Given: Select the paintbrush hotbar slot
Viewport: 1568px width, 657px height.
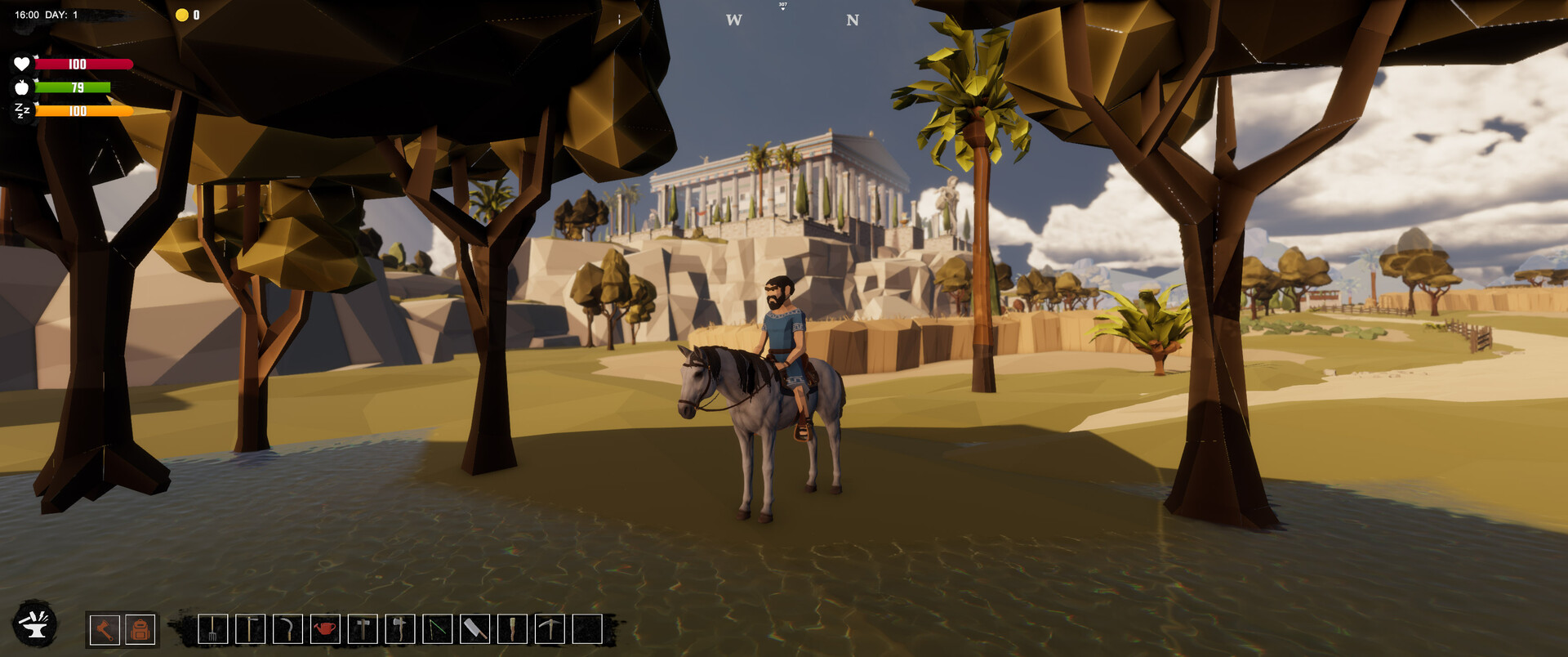Looking at the screenshot, I should click(513, 630).
